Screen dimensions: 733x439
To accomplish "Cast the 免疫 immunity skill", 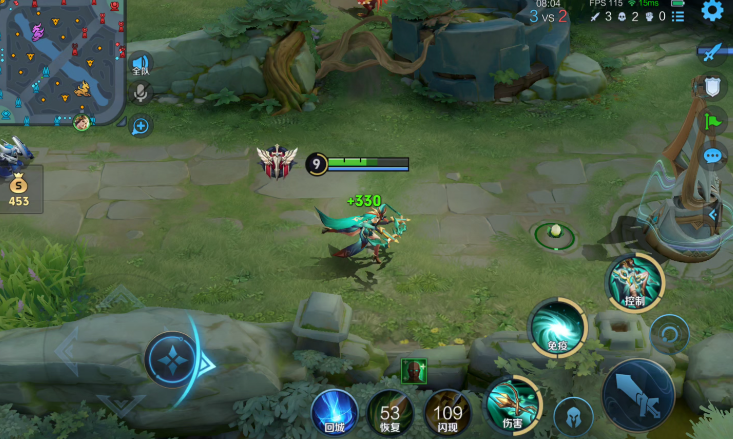I will tap(557, 328).
